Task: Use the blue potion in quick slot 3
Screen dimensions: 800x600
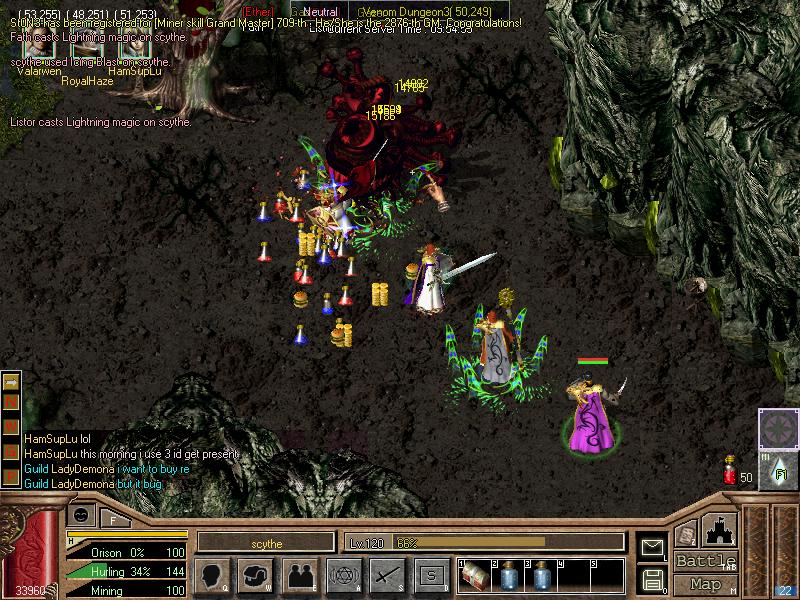Action: coord(543,577)
